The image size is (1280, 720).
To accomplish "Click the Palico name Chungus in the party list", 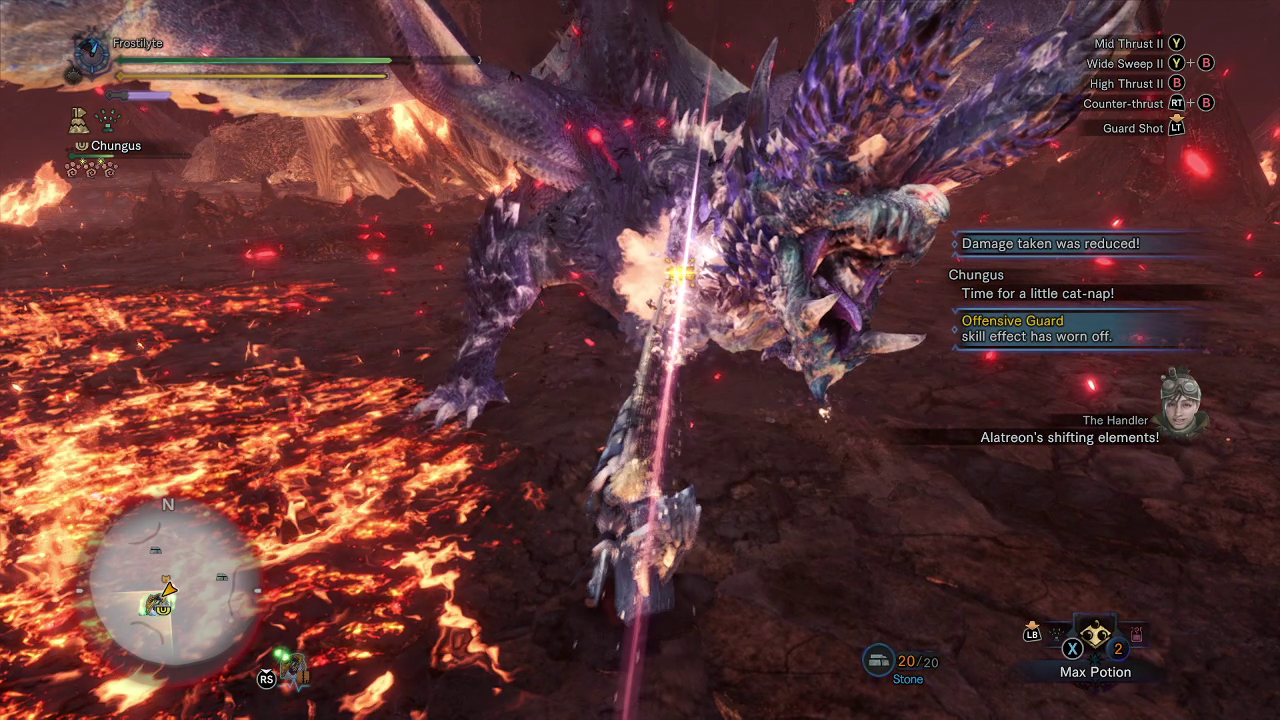I will coord(115,146).
